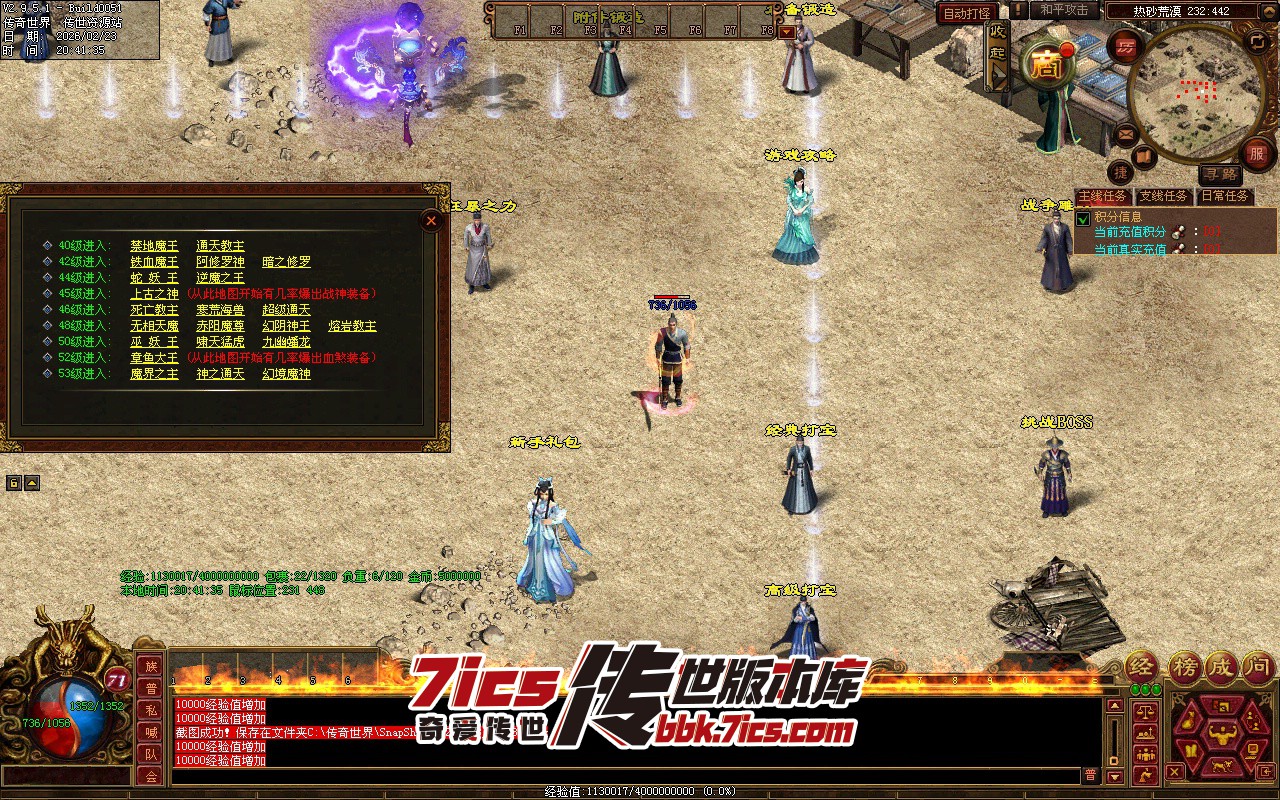This screenshot has width=1280, height=800.
Task: Activate 寻路 pathfinding button
Action: tap(1218, 175)
